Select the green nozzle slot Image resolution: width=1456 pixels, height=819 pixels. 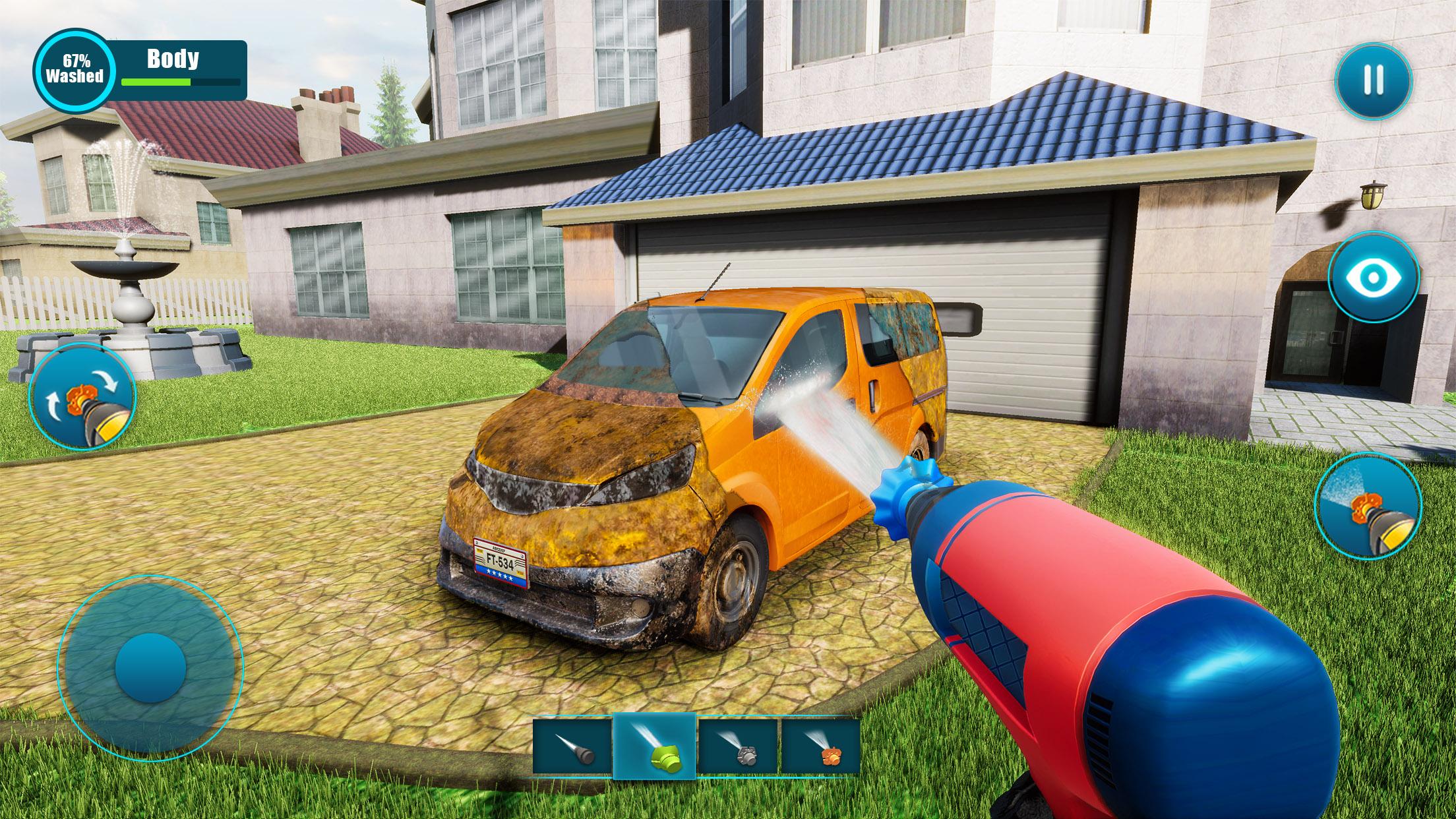click(653, 745)
